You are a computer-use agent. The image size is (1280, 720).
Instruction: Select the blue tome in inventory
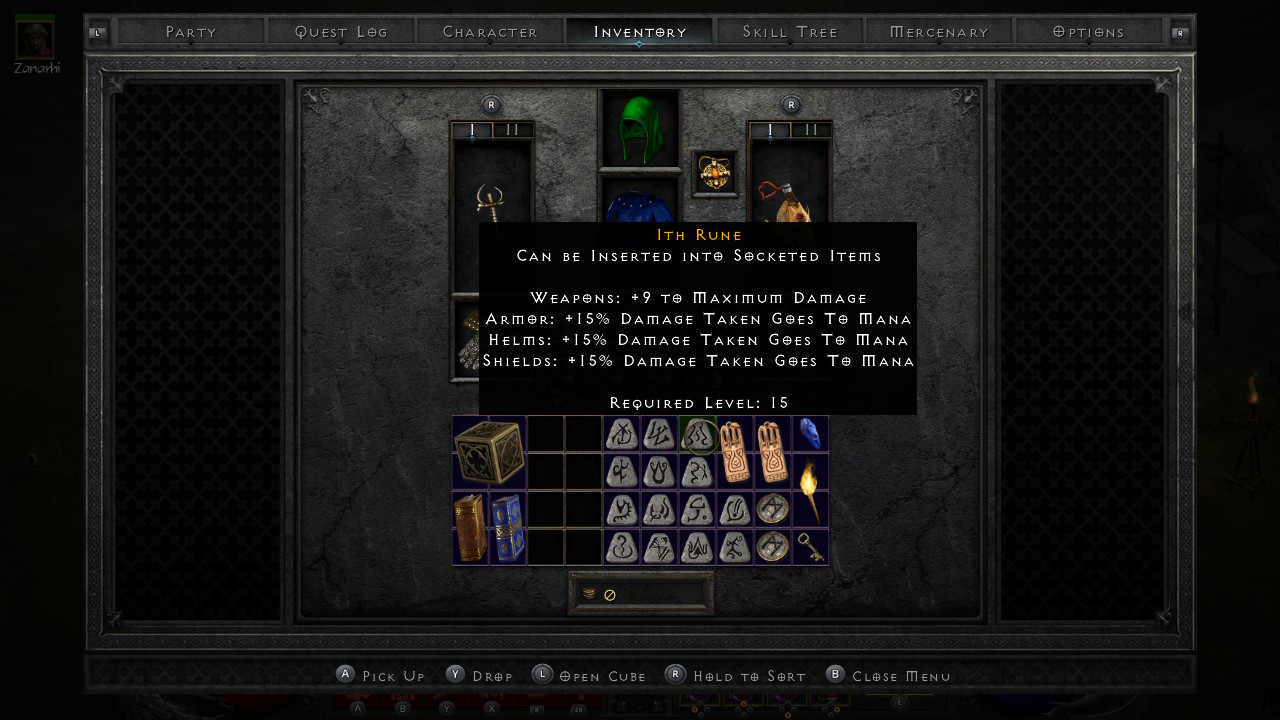click(x=507, y=527)
